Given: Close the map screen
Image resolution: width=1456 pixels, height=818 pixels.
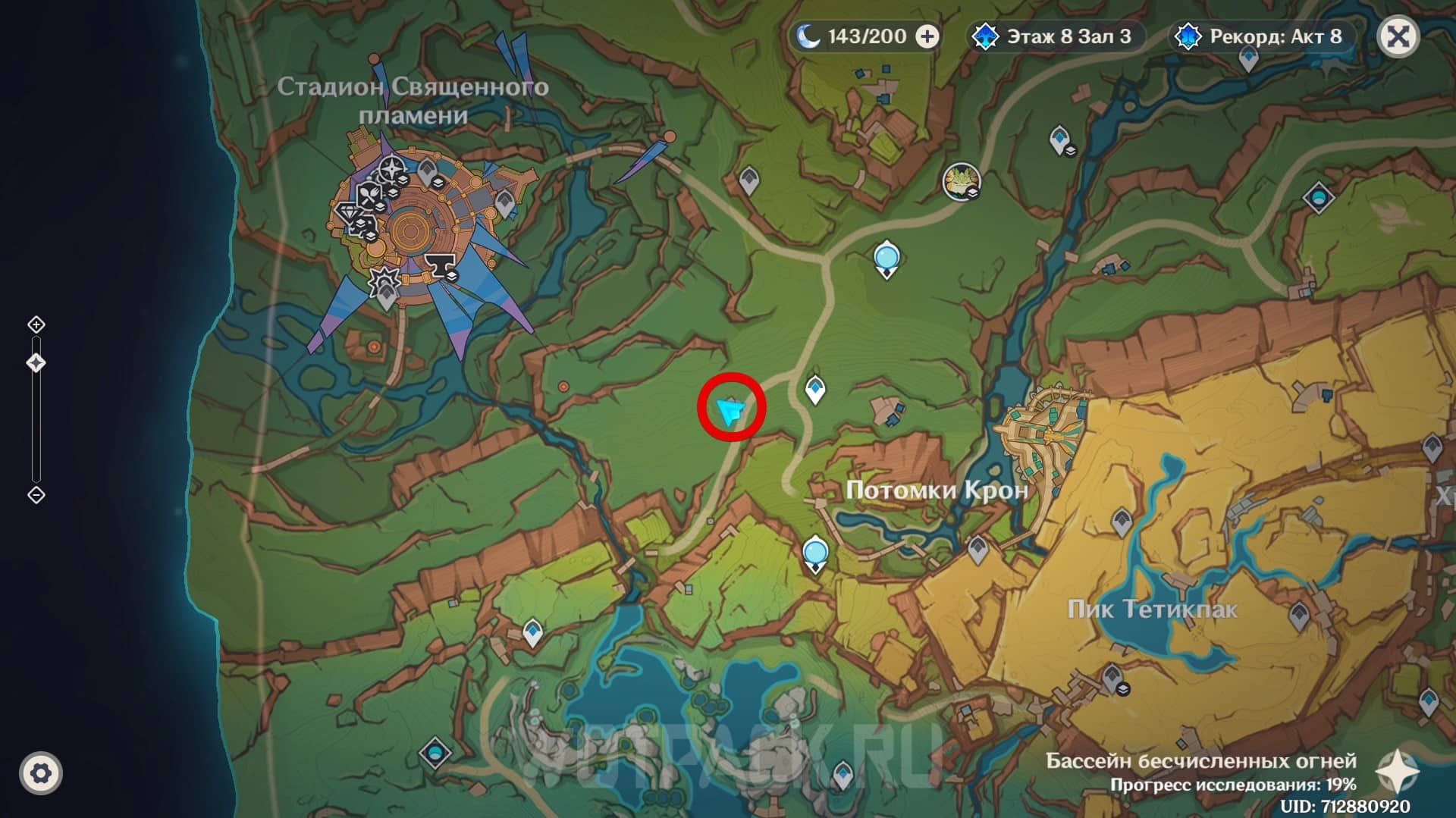Looking at the screenshot, I should pos(1398,36).
